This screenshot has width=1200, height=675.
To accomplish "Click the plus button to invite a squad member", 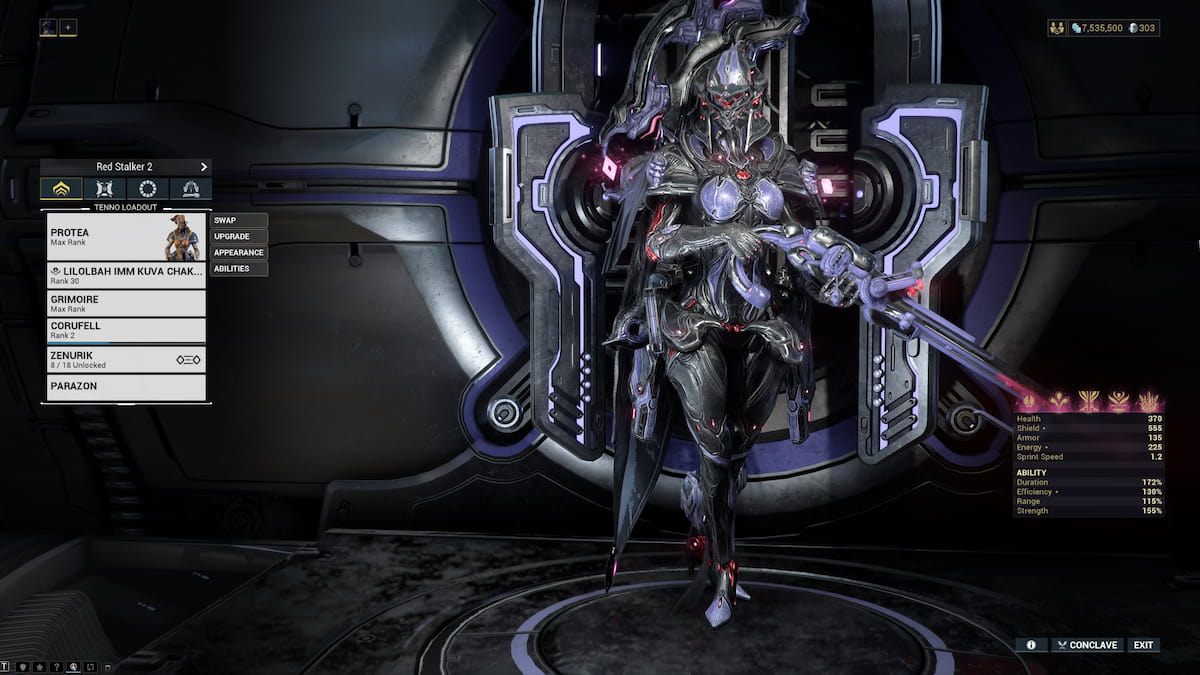I will [x=68, y=27].
